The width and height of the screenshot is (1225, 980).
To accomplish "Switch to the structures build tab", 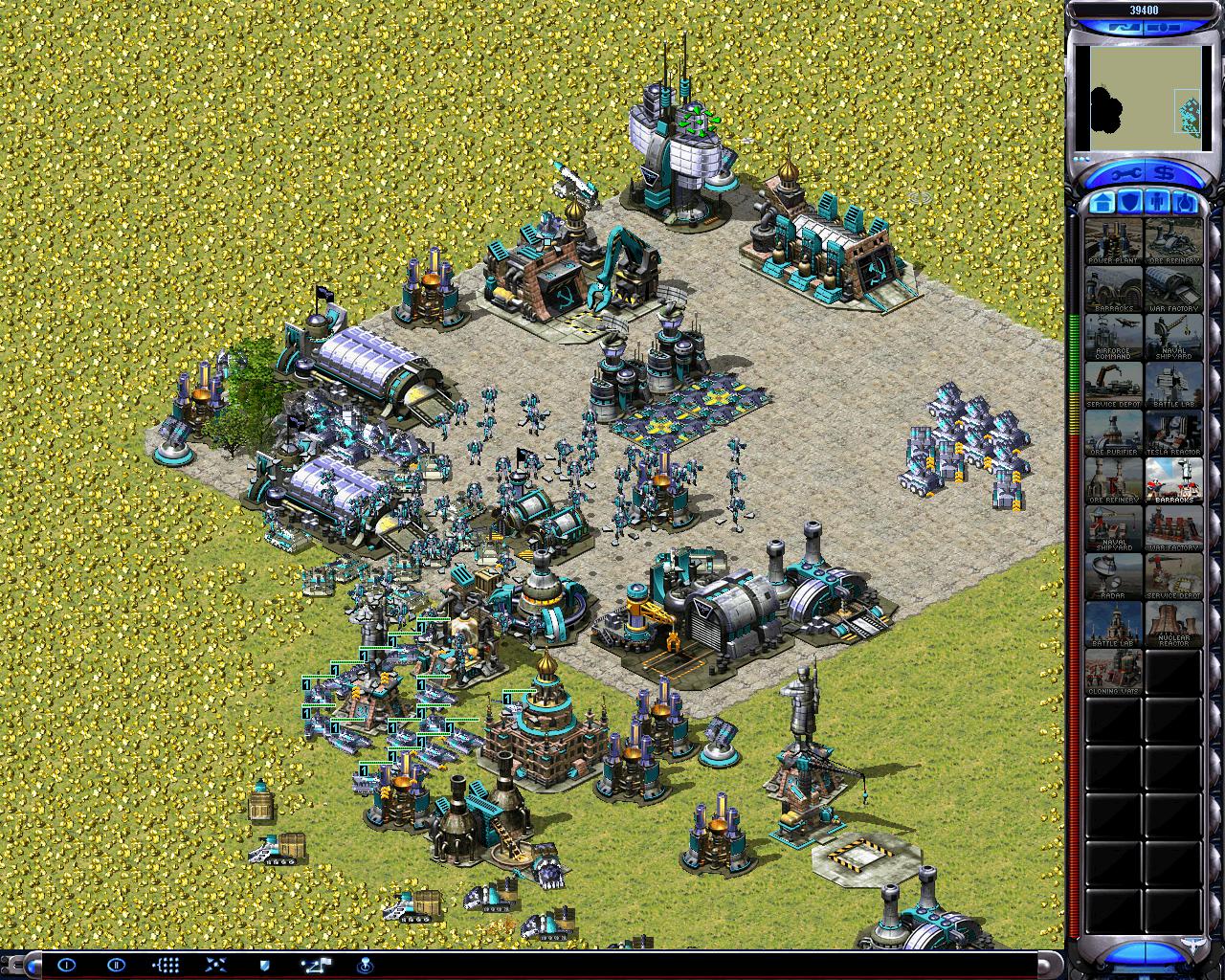I will 1101,202.
